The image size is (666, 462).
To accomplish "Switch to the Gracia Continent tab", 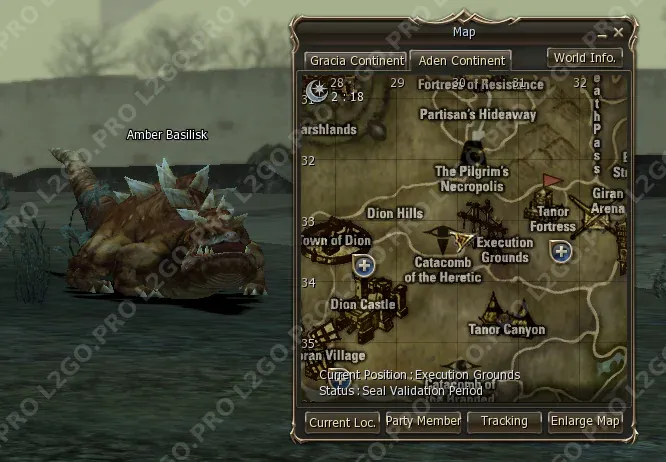I will (356, 61).
